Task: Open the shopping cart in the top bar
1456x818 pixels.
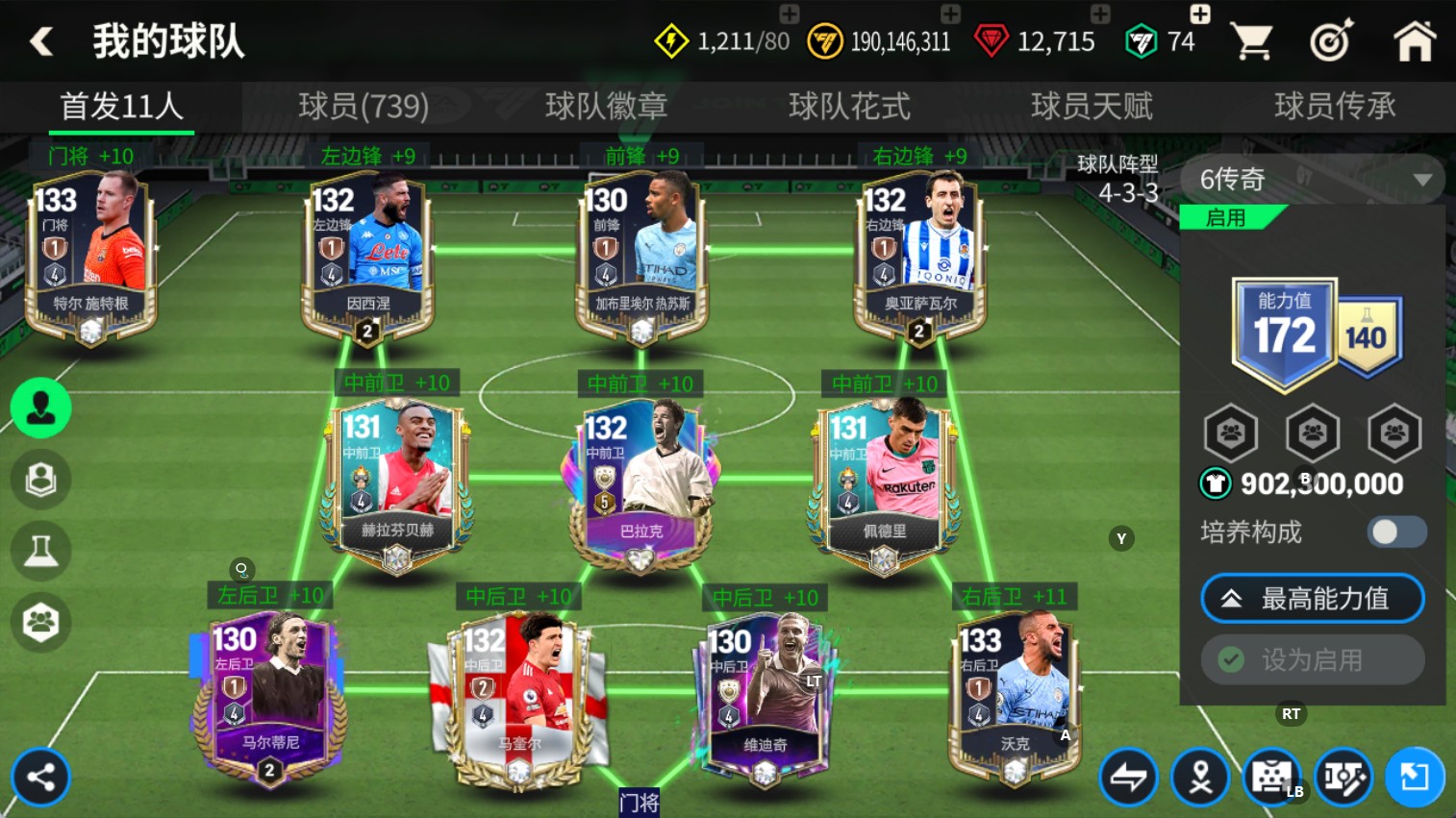Action: [1252, 41]
